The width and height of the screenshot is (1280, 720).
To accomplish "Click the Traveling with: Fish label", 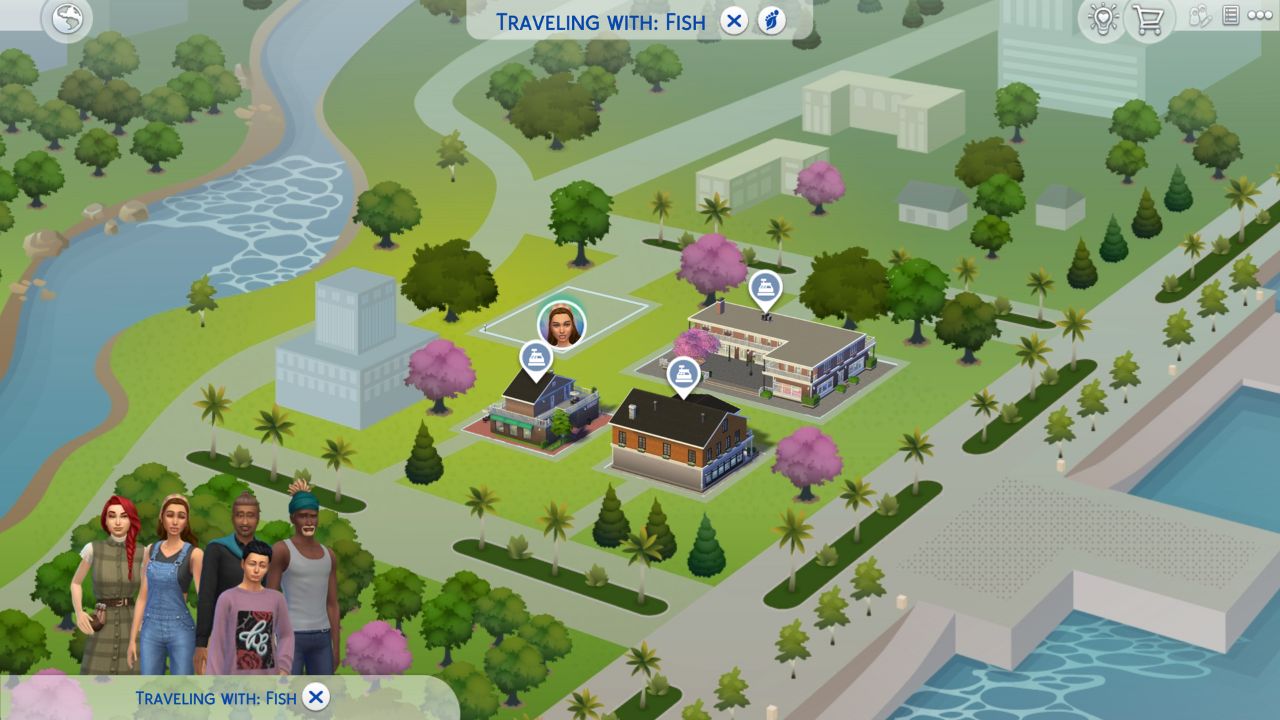I will click(600, 21).
